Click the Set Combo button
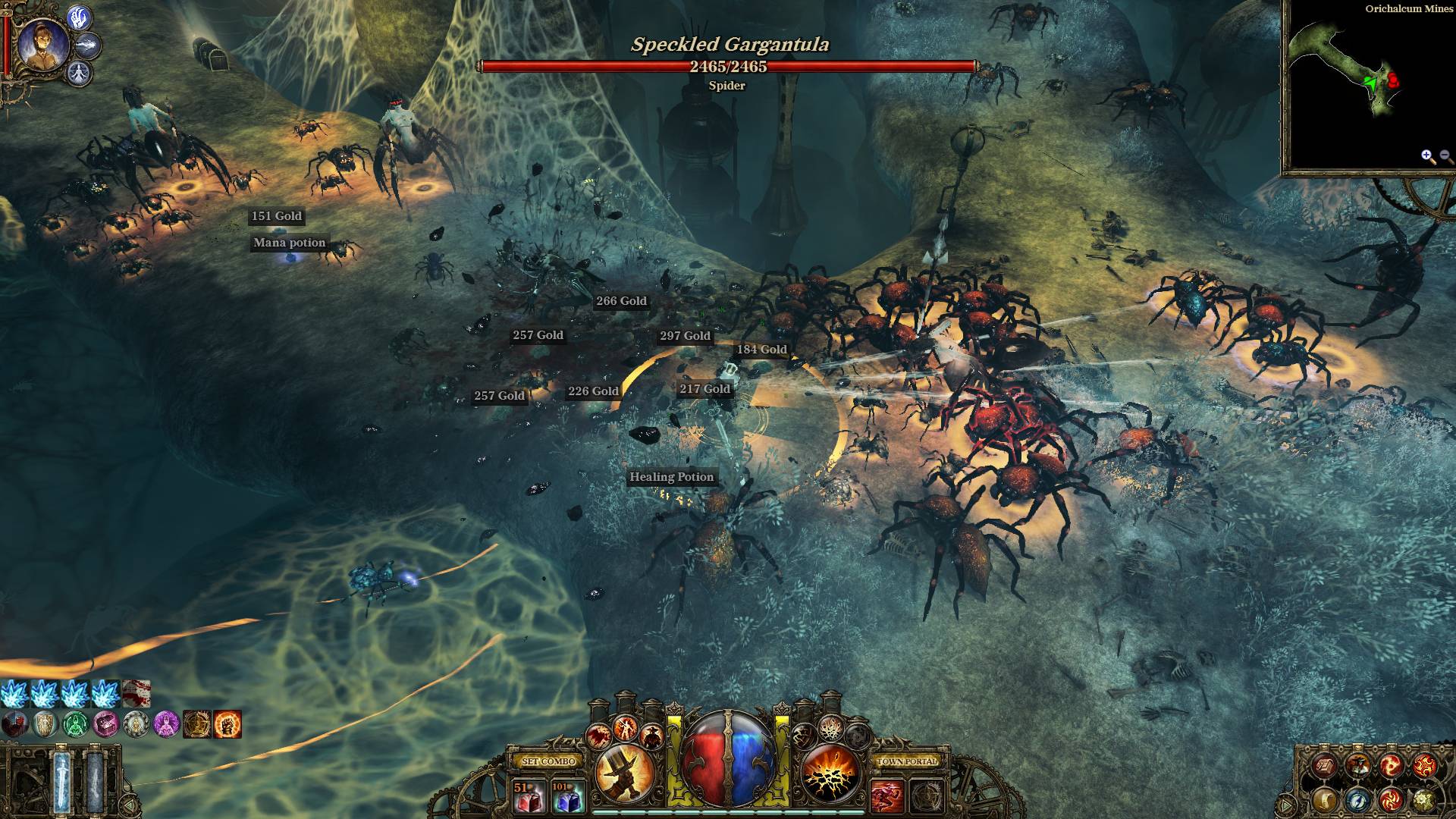The width and height of the screenshot is (1456, 819). tap(550, 761)
